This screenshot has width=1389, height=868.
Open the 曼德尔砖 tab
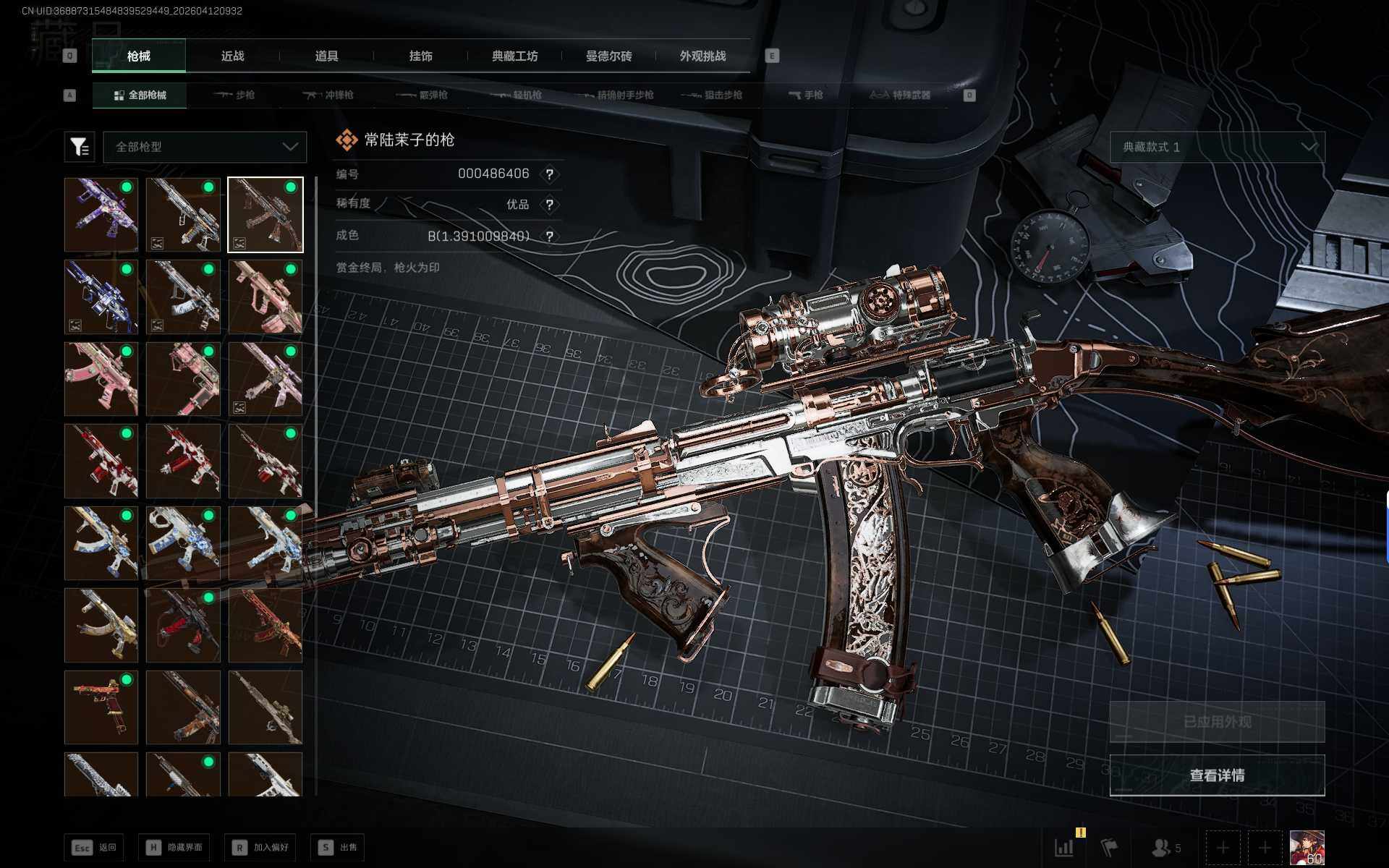tap(608, 56)
